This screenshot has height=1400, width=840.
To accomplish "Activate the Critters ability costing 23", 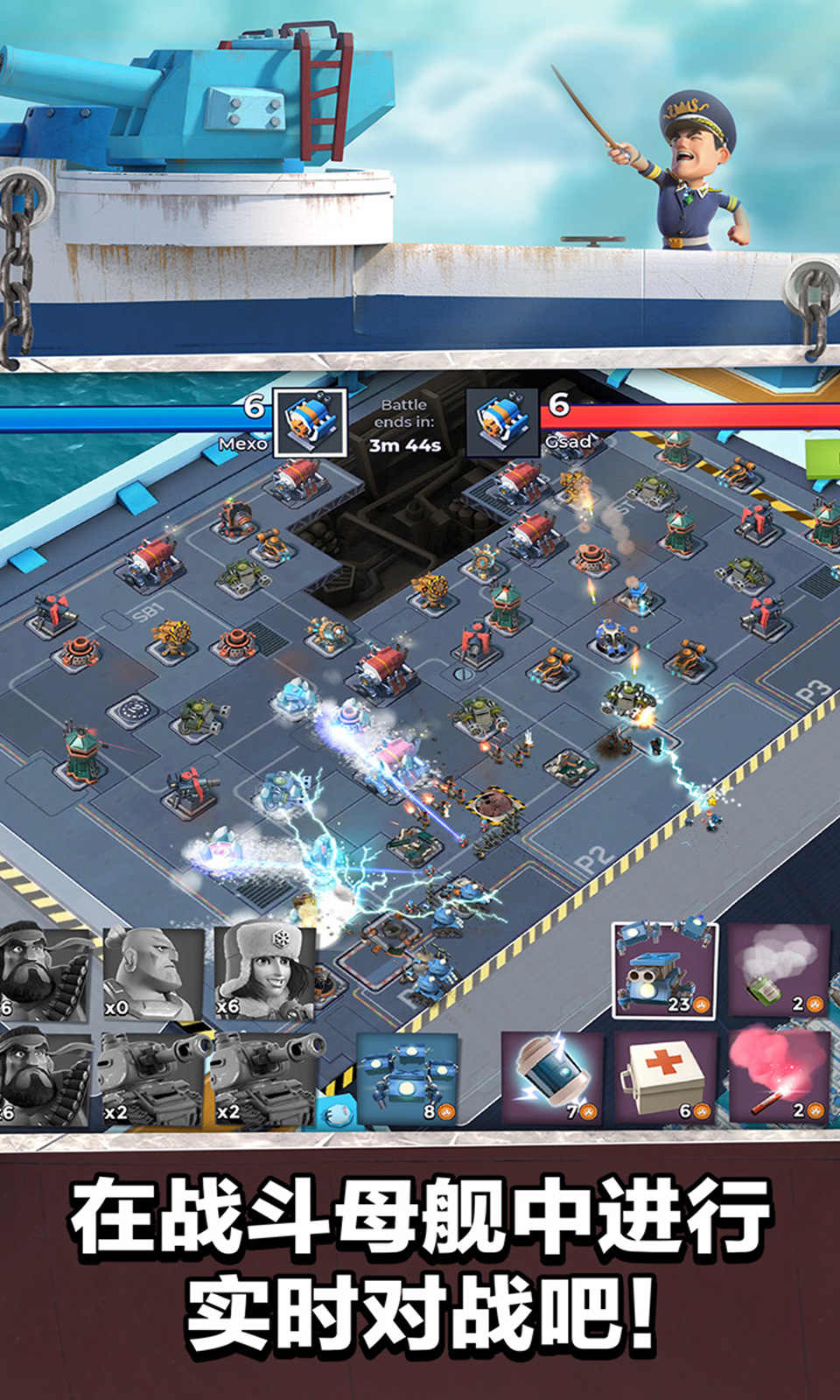I will click(664, 970).
